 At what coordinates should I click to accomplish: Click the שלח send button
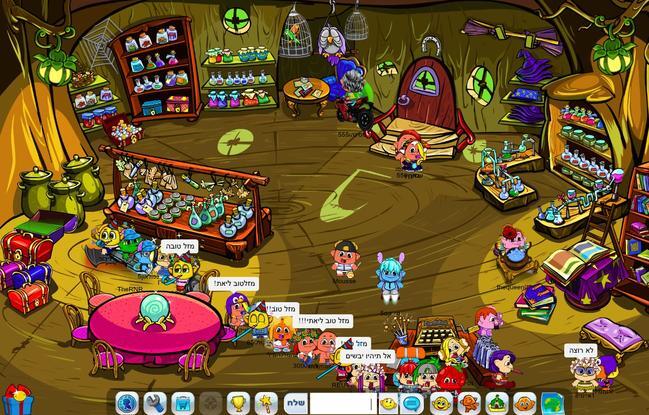pyautogui.click(x=295, y=403)
